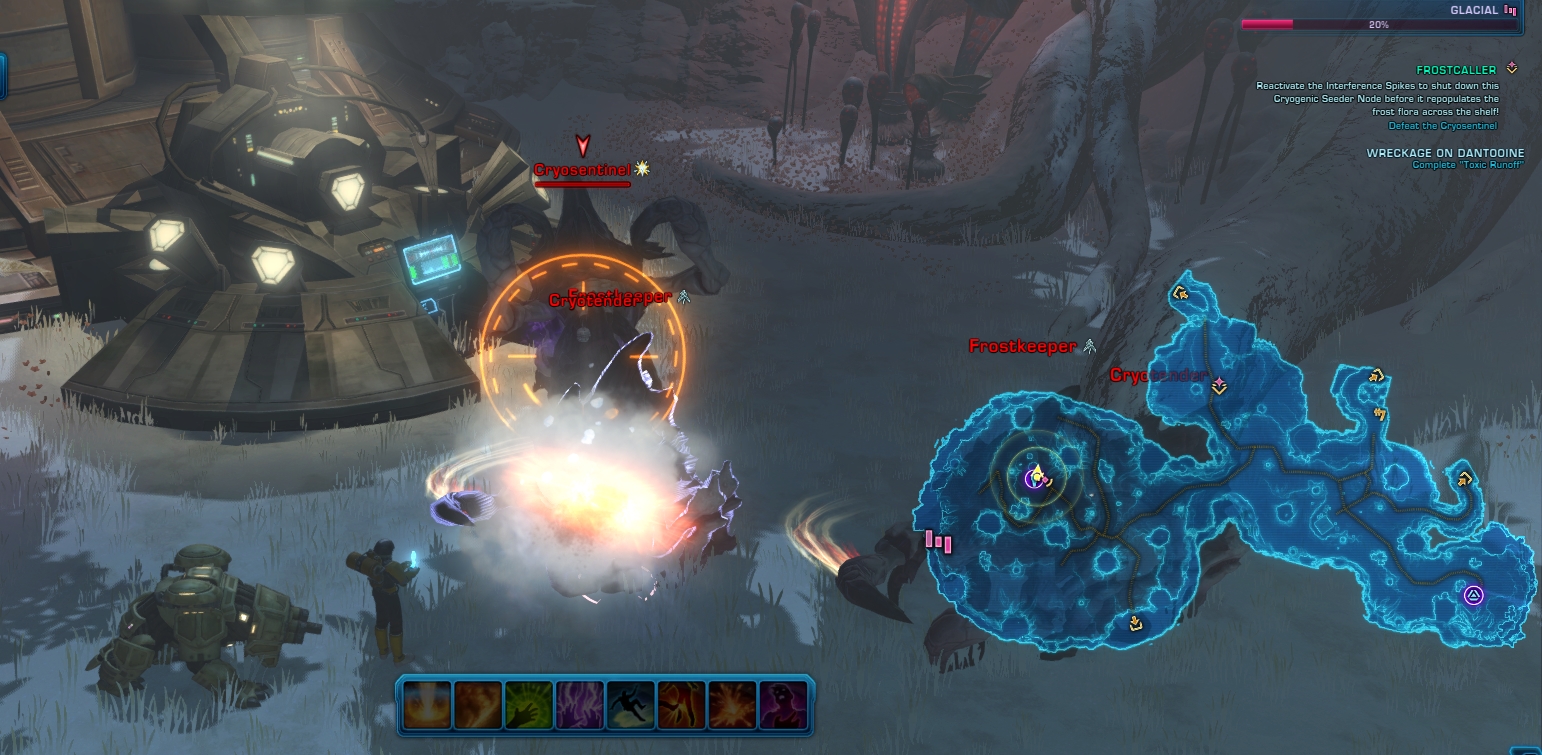Image resolution: width=1542 pixels, height=755 pixels.
Task: Select the Frostcaller quest in tracker
Action: click(x=1456, y=70)
